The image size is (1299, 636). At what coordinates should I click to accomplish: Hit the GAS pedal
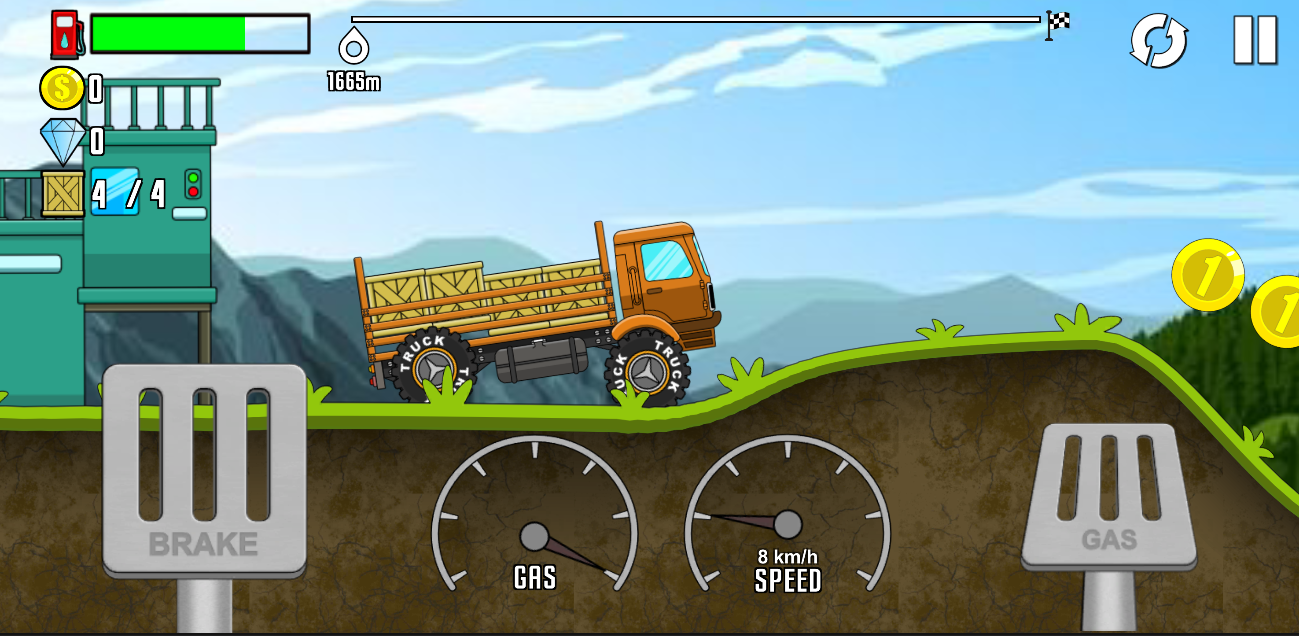(x=1109, y=497)
